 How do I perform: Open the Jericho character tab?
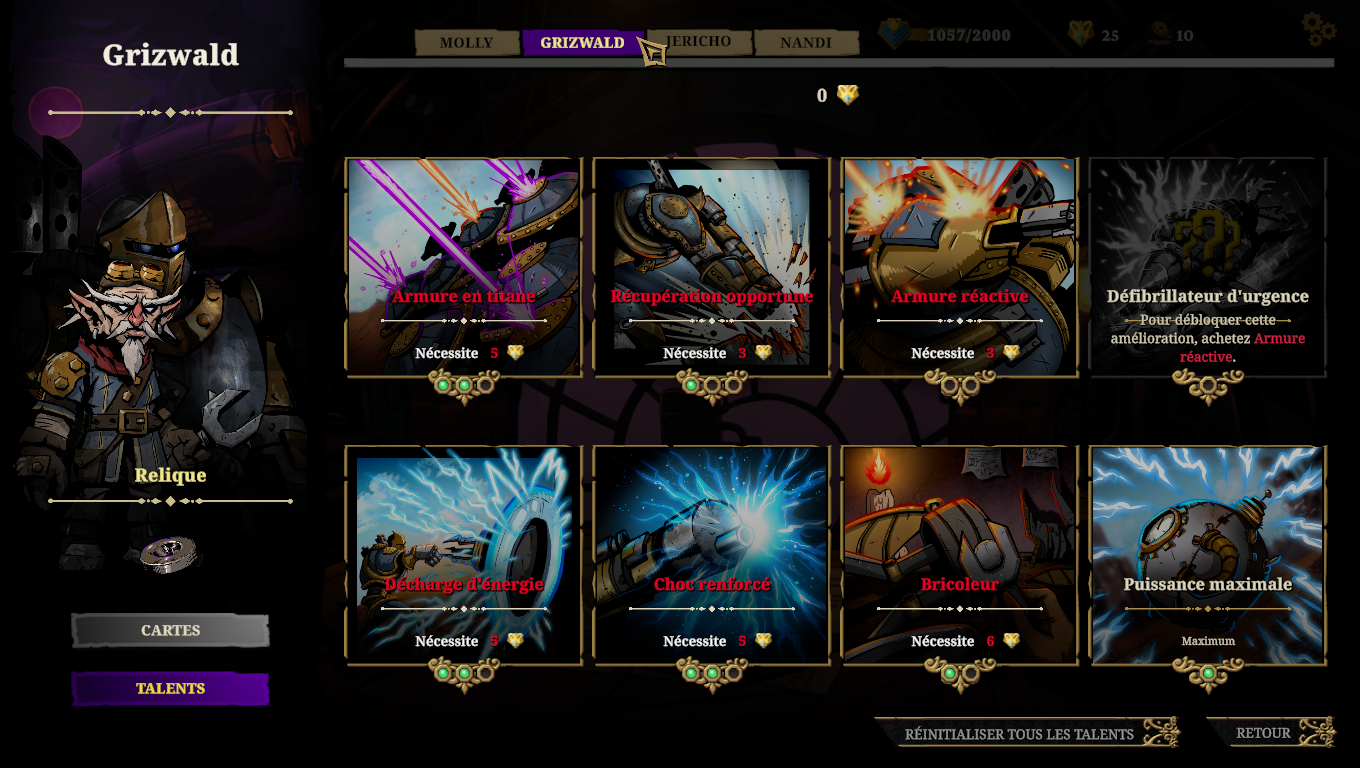tap(698, 42)
